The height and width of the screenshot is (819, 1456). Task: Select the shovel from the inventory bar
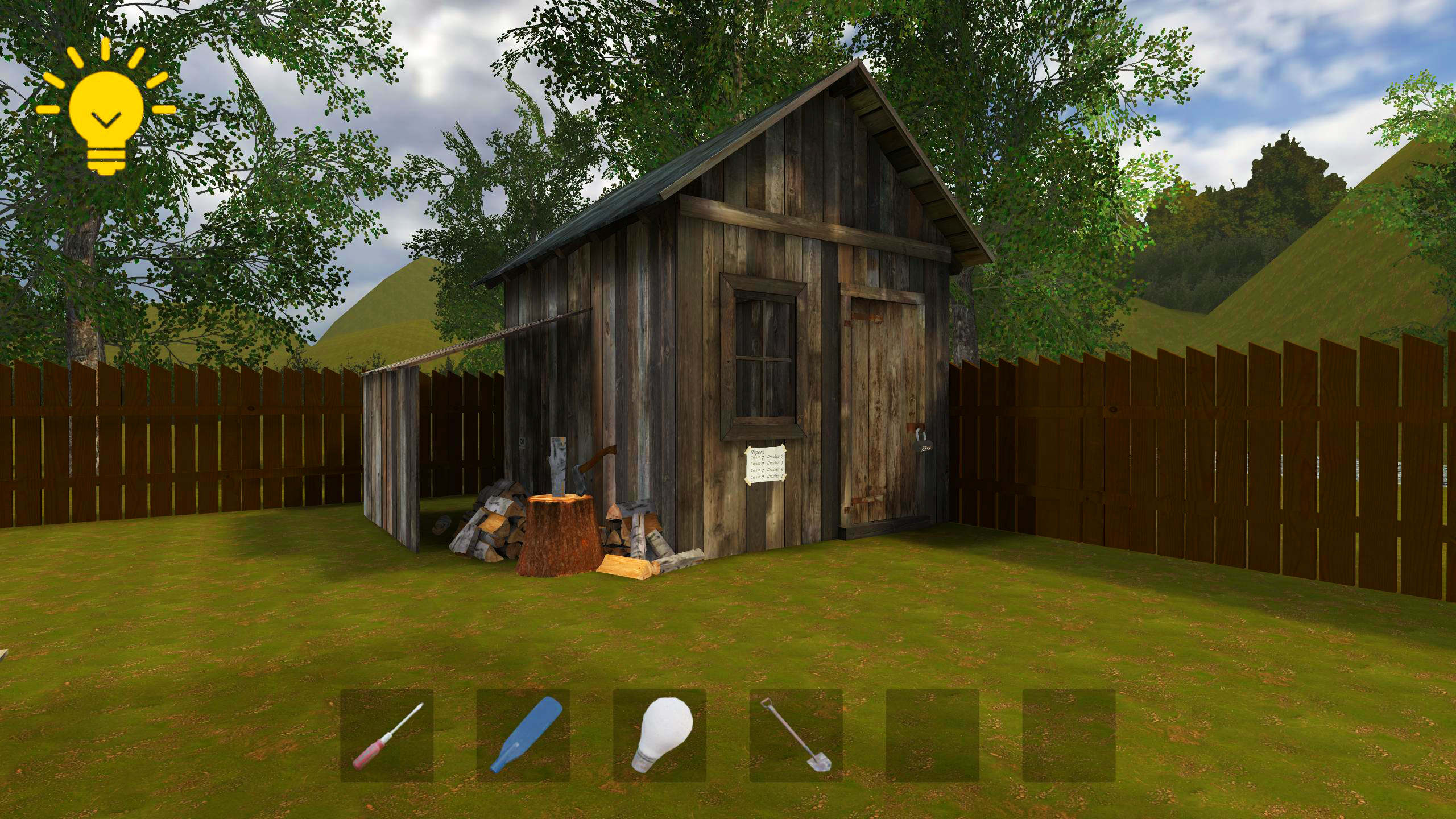796,734
